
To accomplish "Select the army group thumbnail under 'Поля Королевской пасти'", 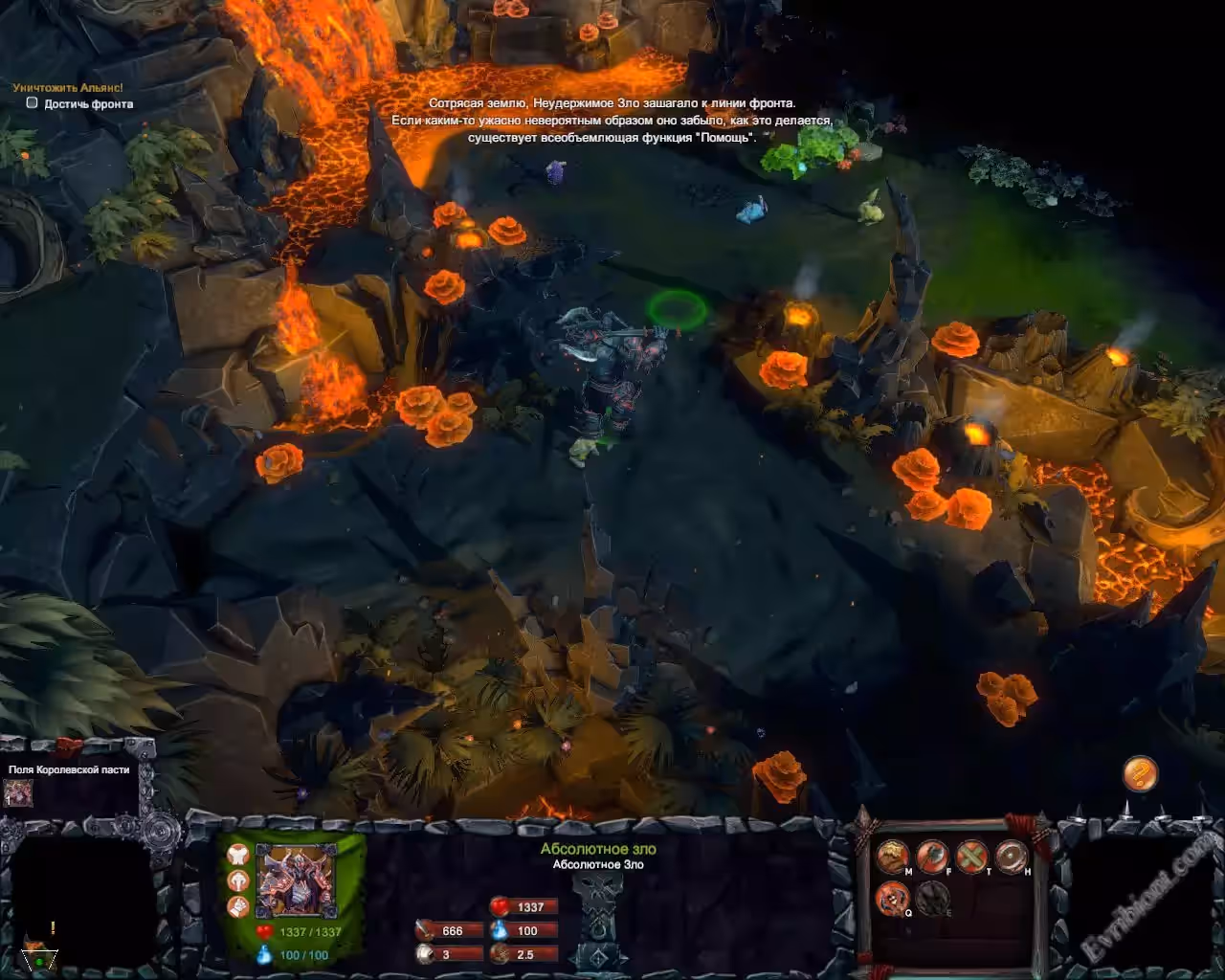I will [18, 792].
